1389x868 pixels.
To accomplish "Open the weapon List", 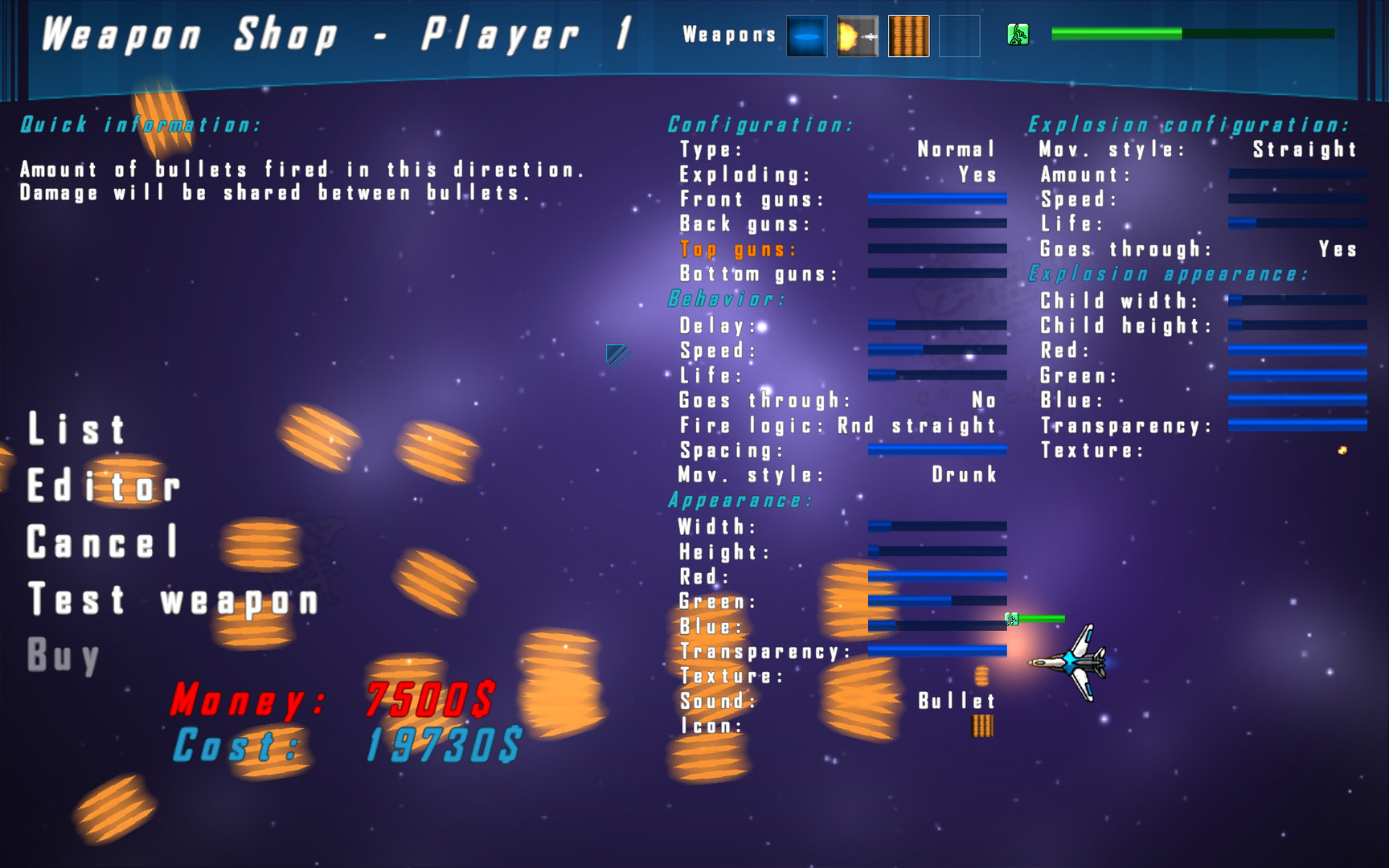I will [78, 430].
